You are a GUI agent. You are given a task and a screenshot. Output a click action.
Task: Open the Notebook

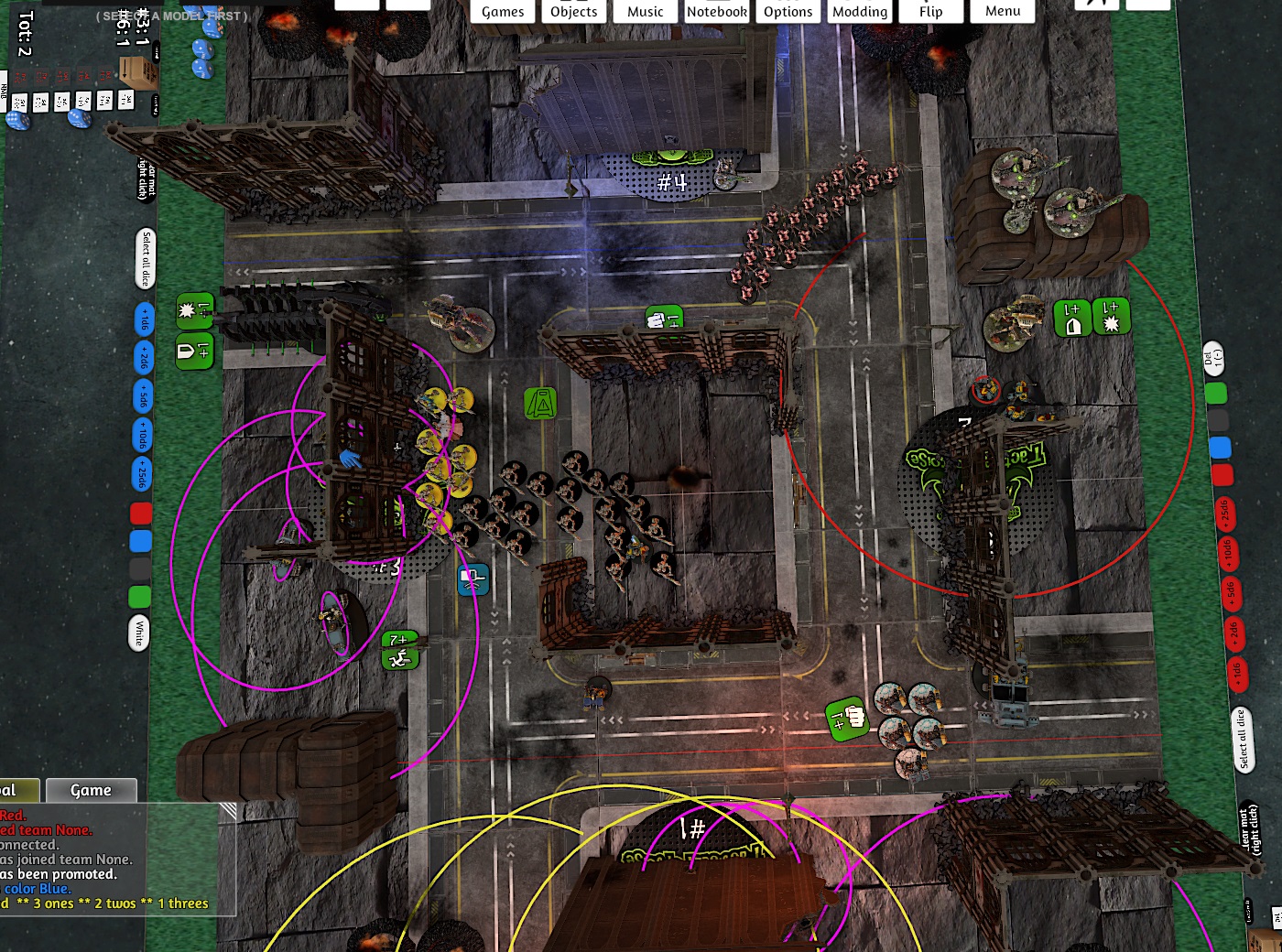click(717, 11)
